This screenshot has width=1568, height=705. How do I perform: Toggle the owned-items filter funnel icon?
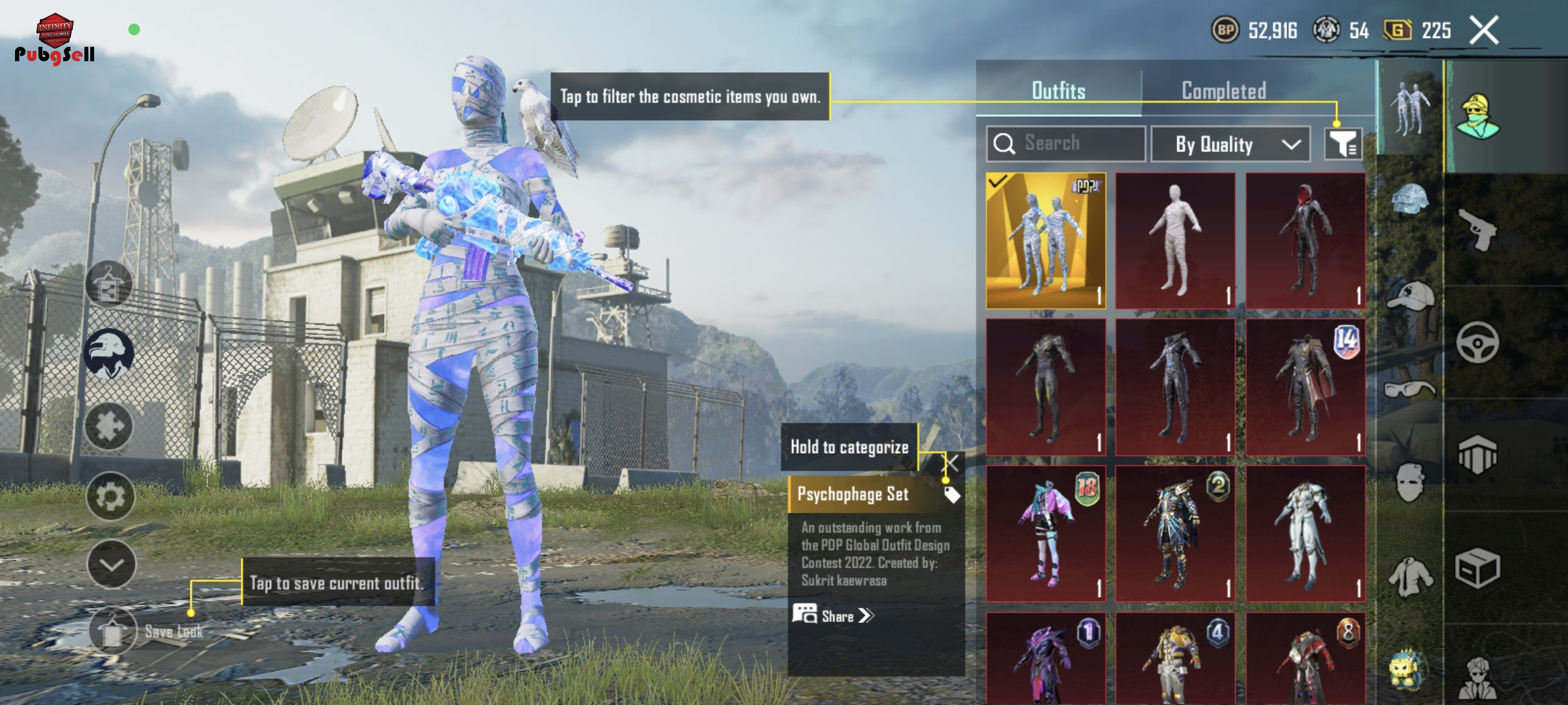pos(1342,144)
